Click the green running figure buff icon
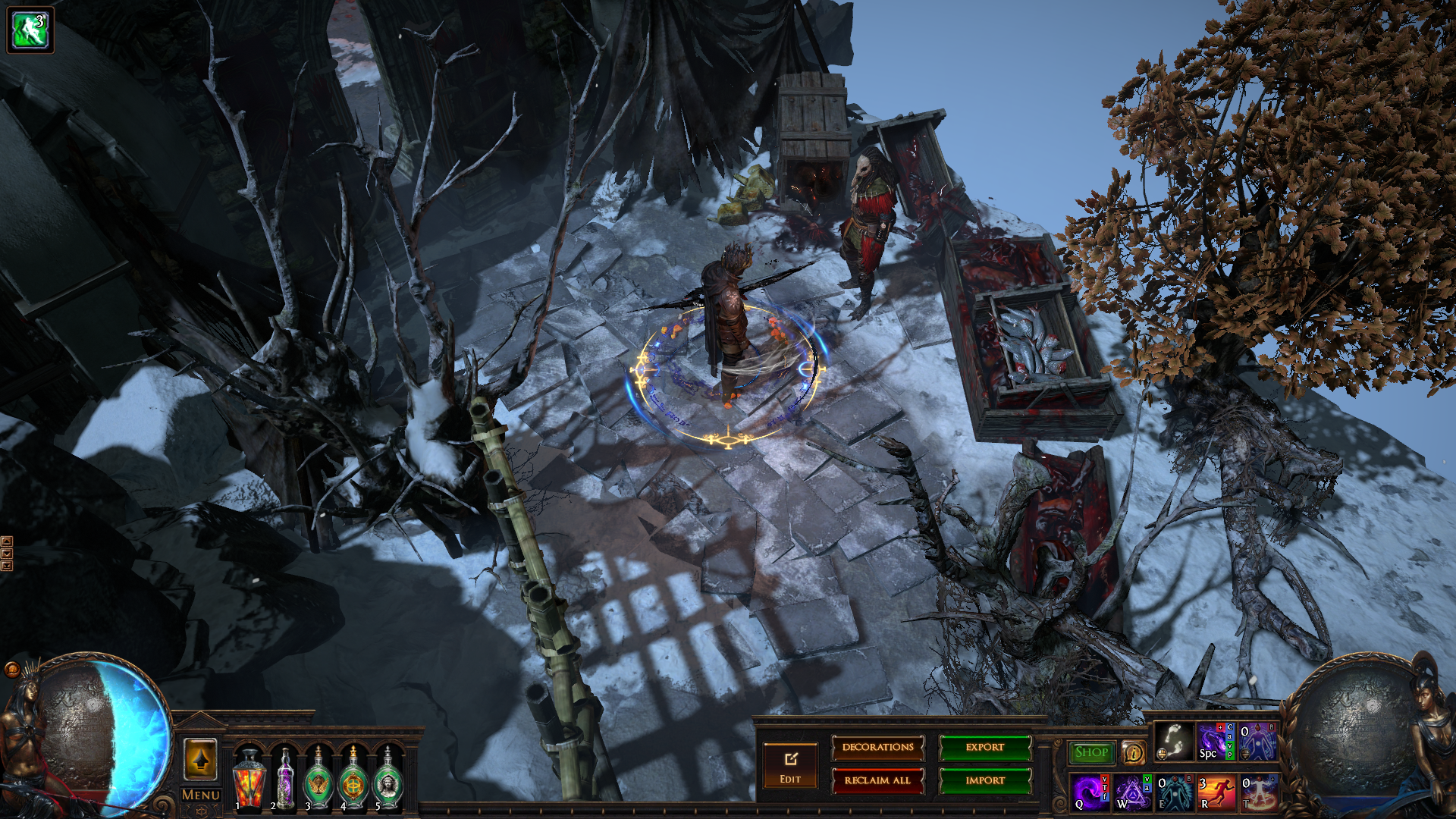 coord(30,30)
